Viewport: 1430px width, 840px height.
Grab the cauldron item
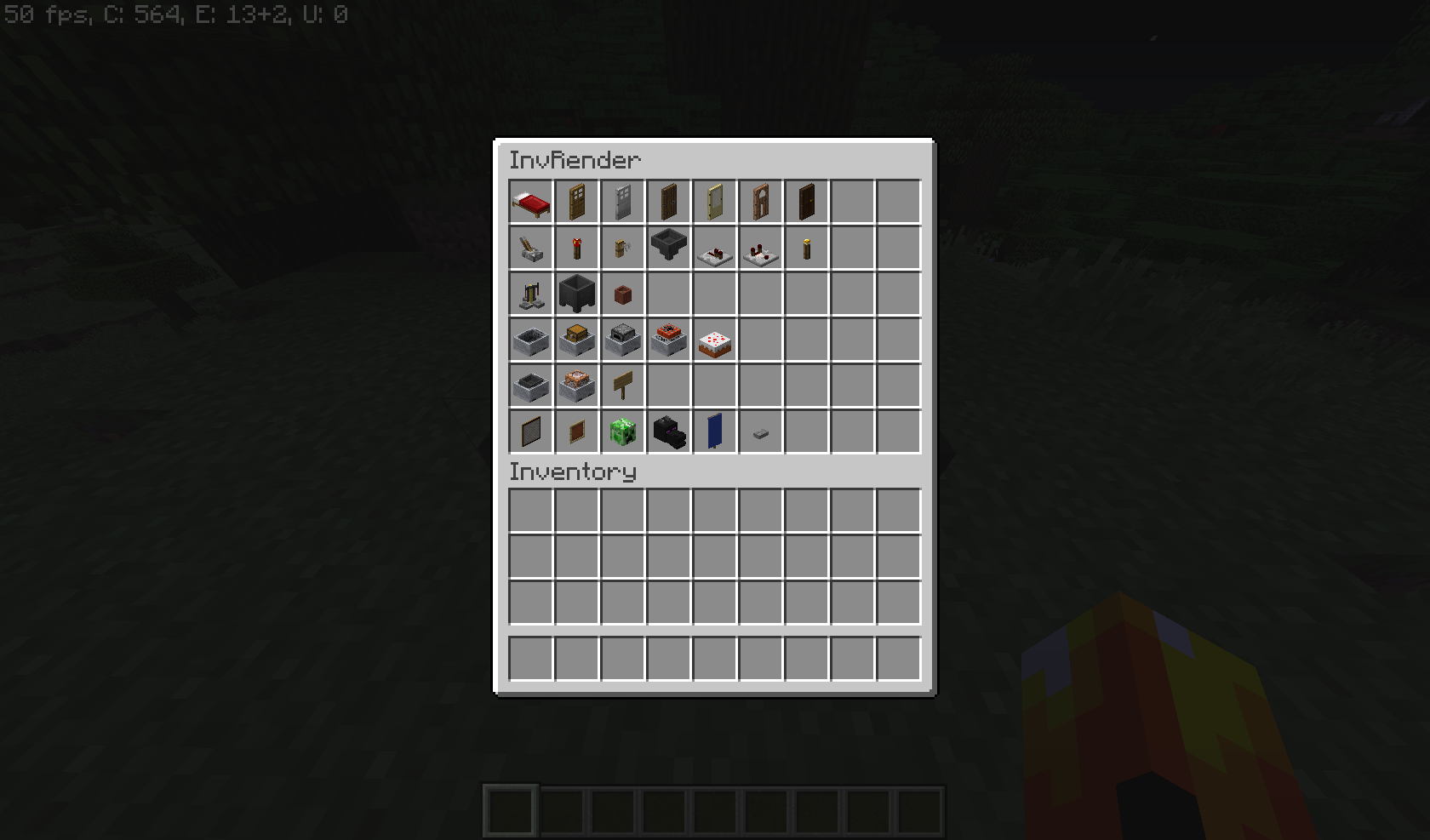576,294
